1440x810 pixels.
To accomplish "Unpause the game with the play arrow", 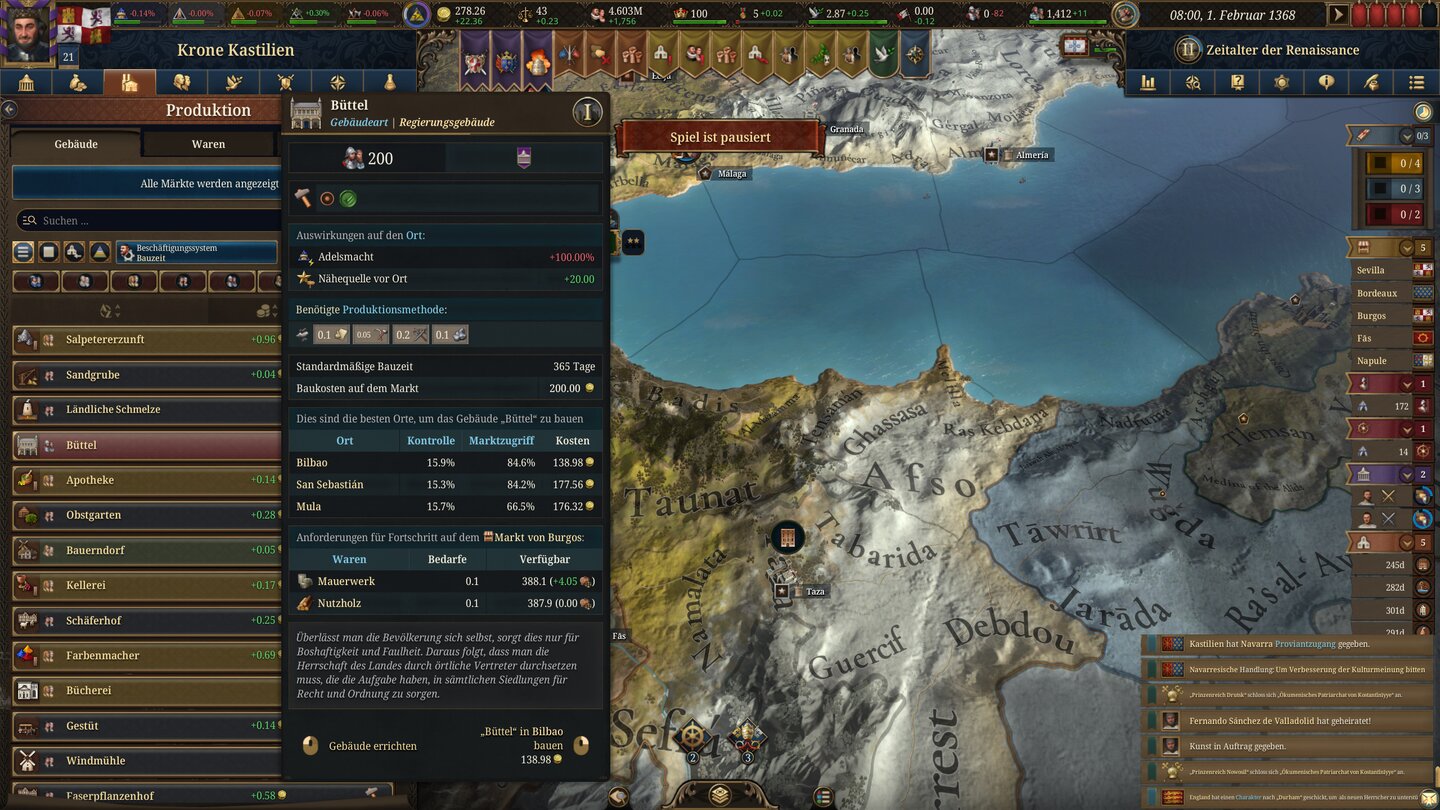I will 1337,14.
